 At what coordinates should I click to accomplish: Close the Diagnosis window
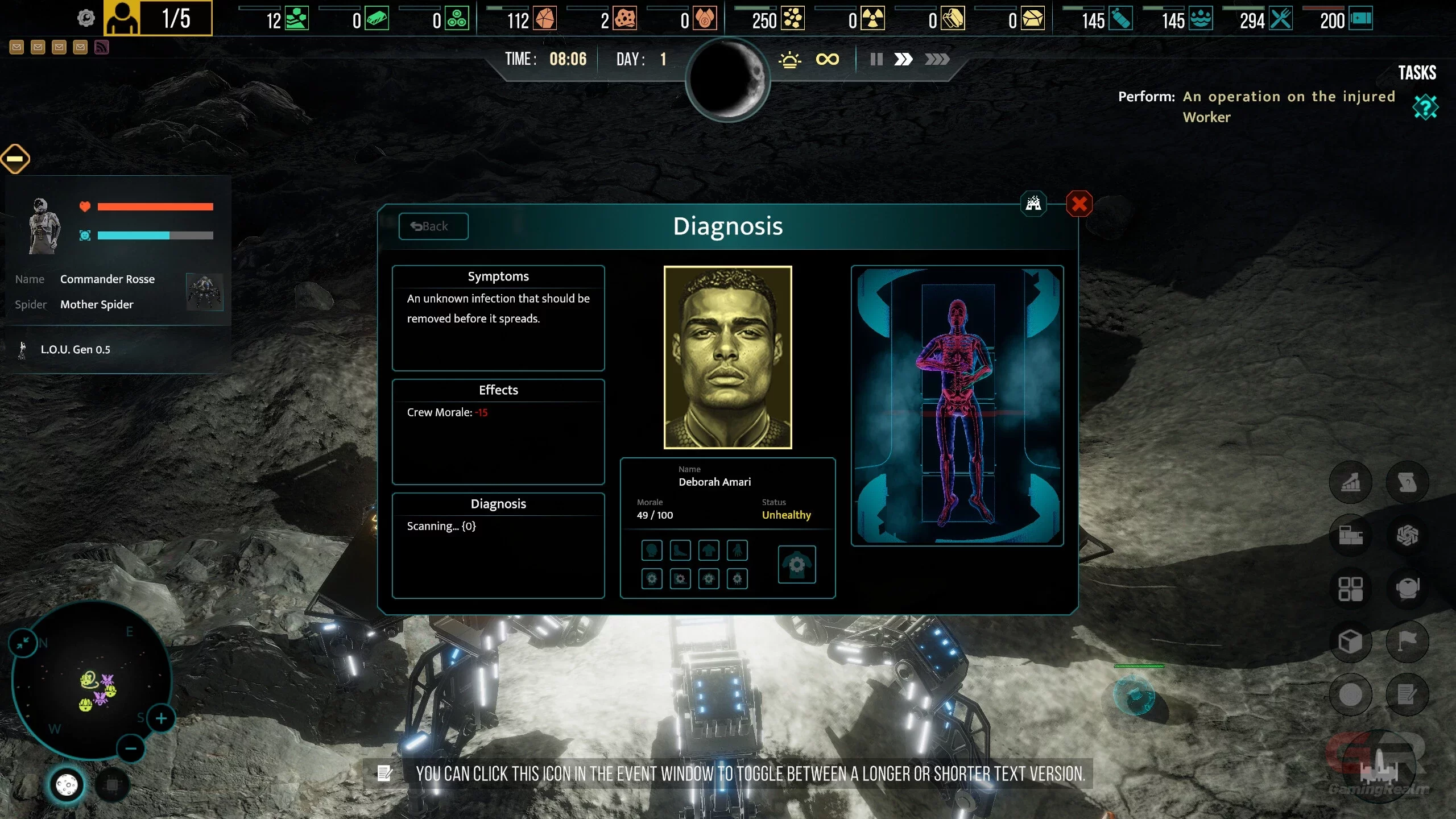pos(1079,204)
